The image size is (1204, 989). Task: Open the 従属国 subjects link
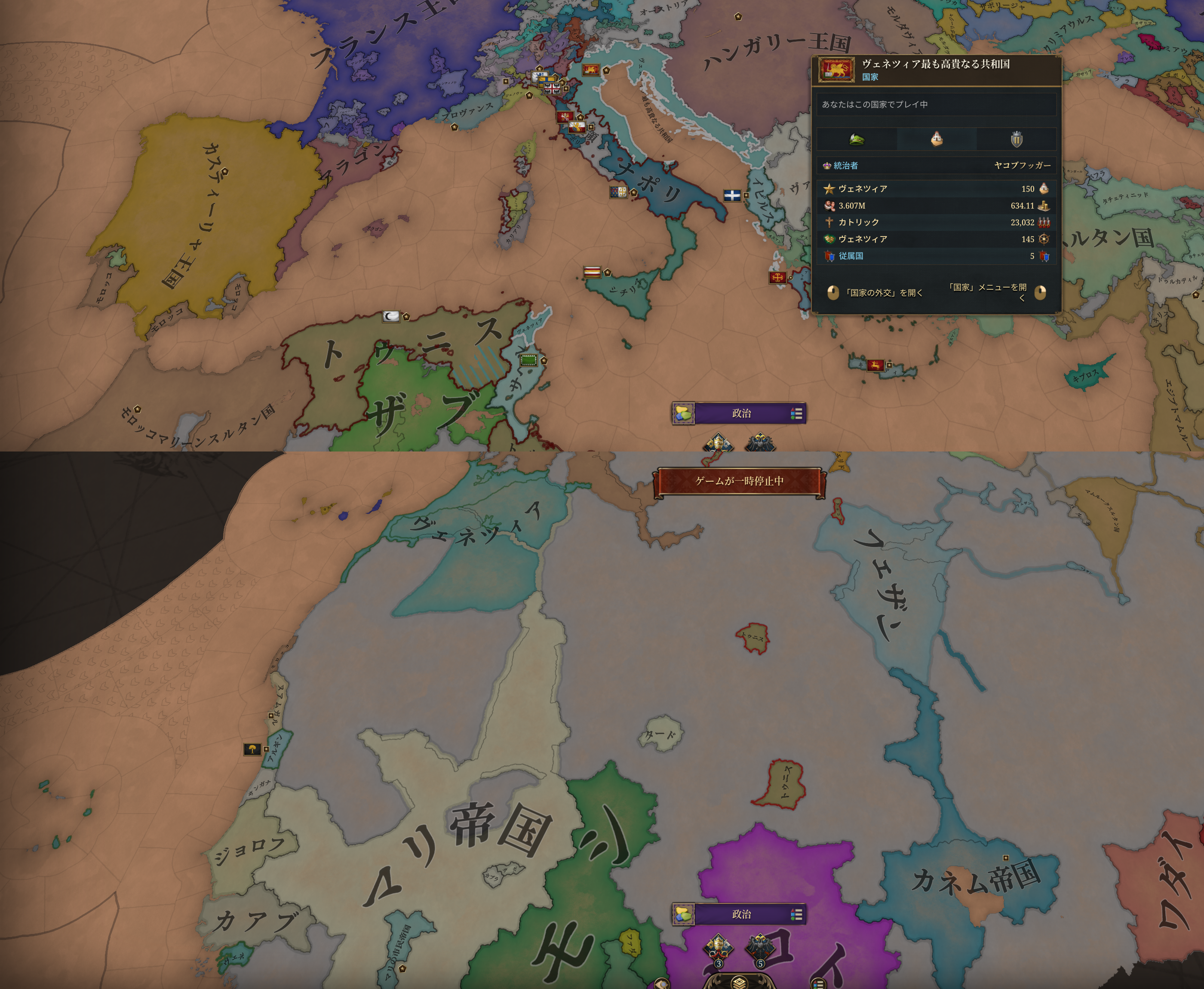click(850, 256)
